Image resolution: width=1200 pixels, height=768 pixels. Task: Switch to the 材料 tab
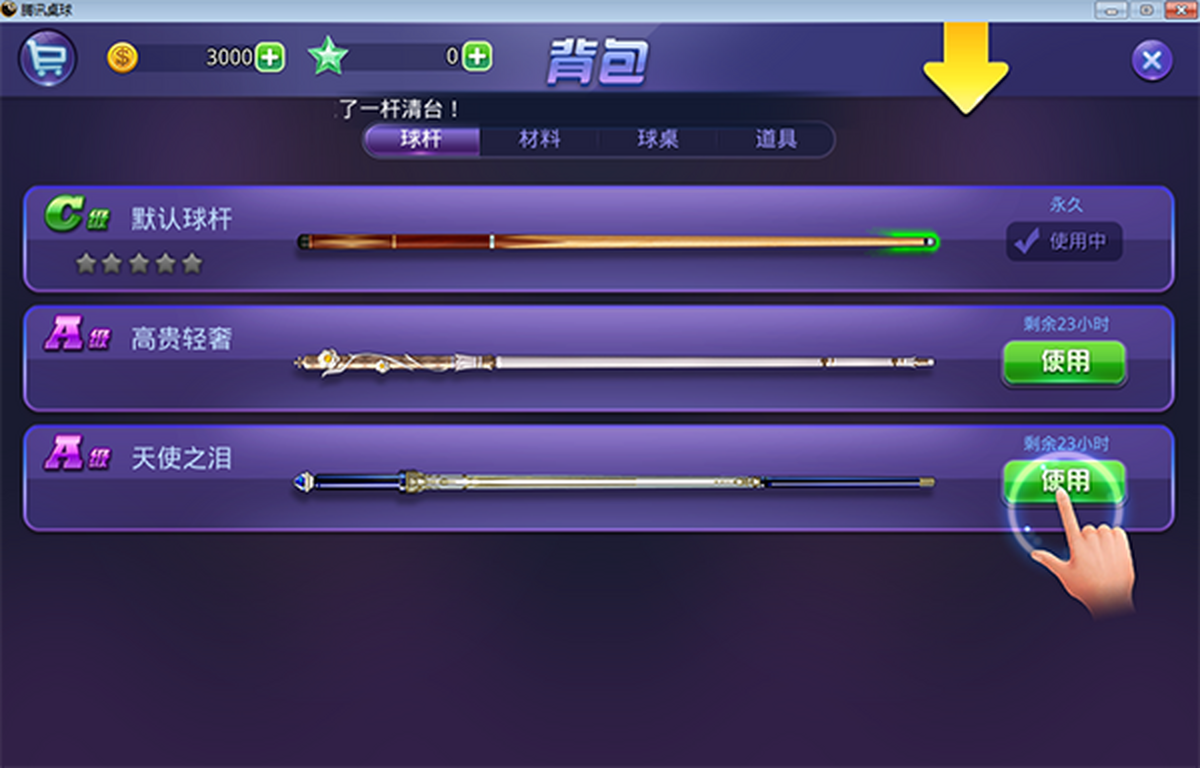(539, 140)
